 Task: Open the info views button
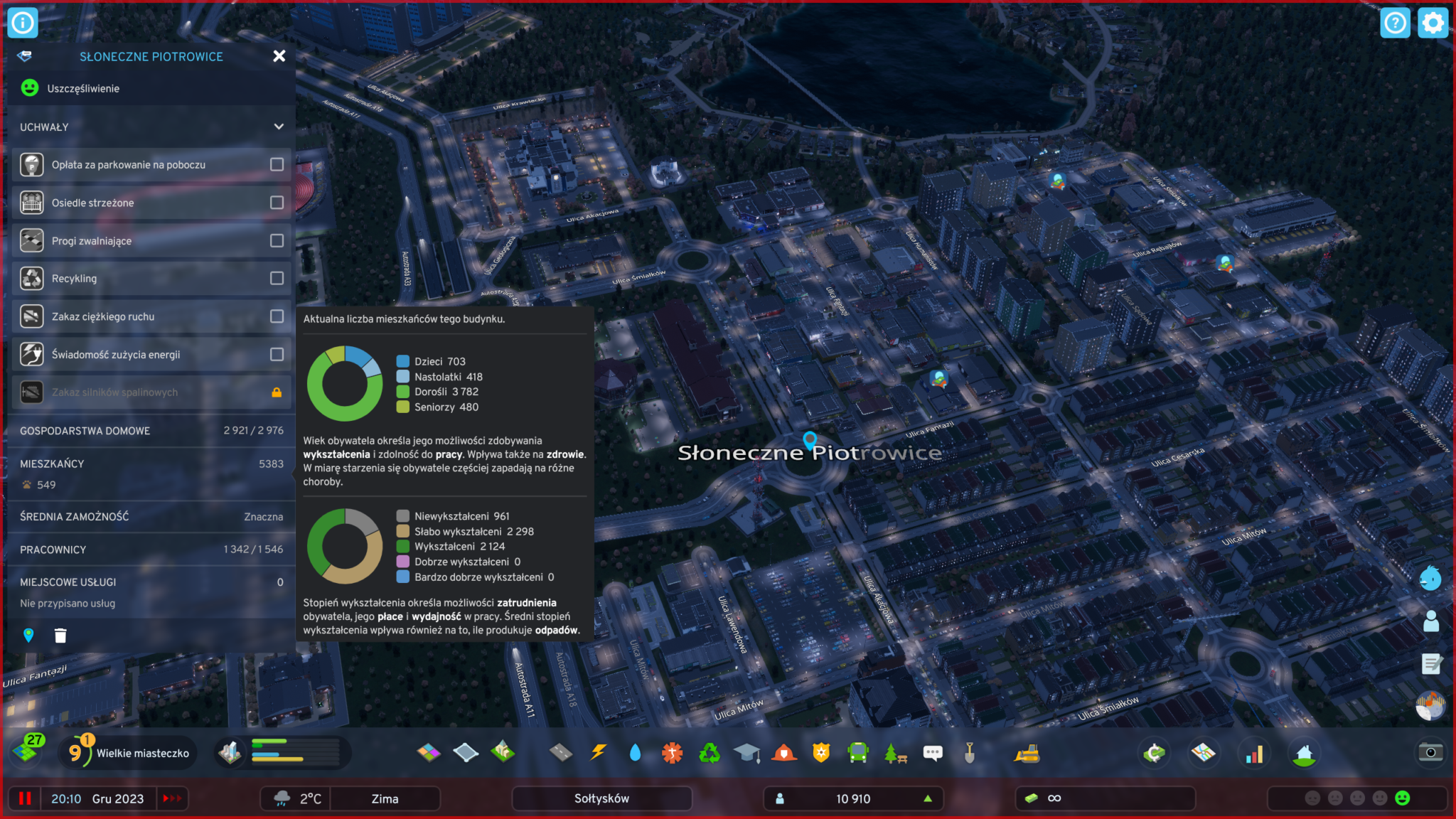click(x=23, y=23)
